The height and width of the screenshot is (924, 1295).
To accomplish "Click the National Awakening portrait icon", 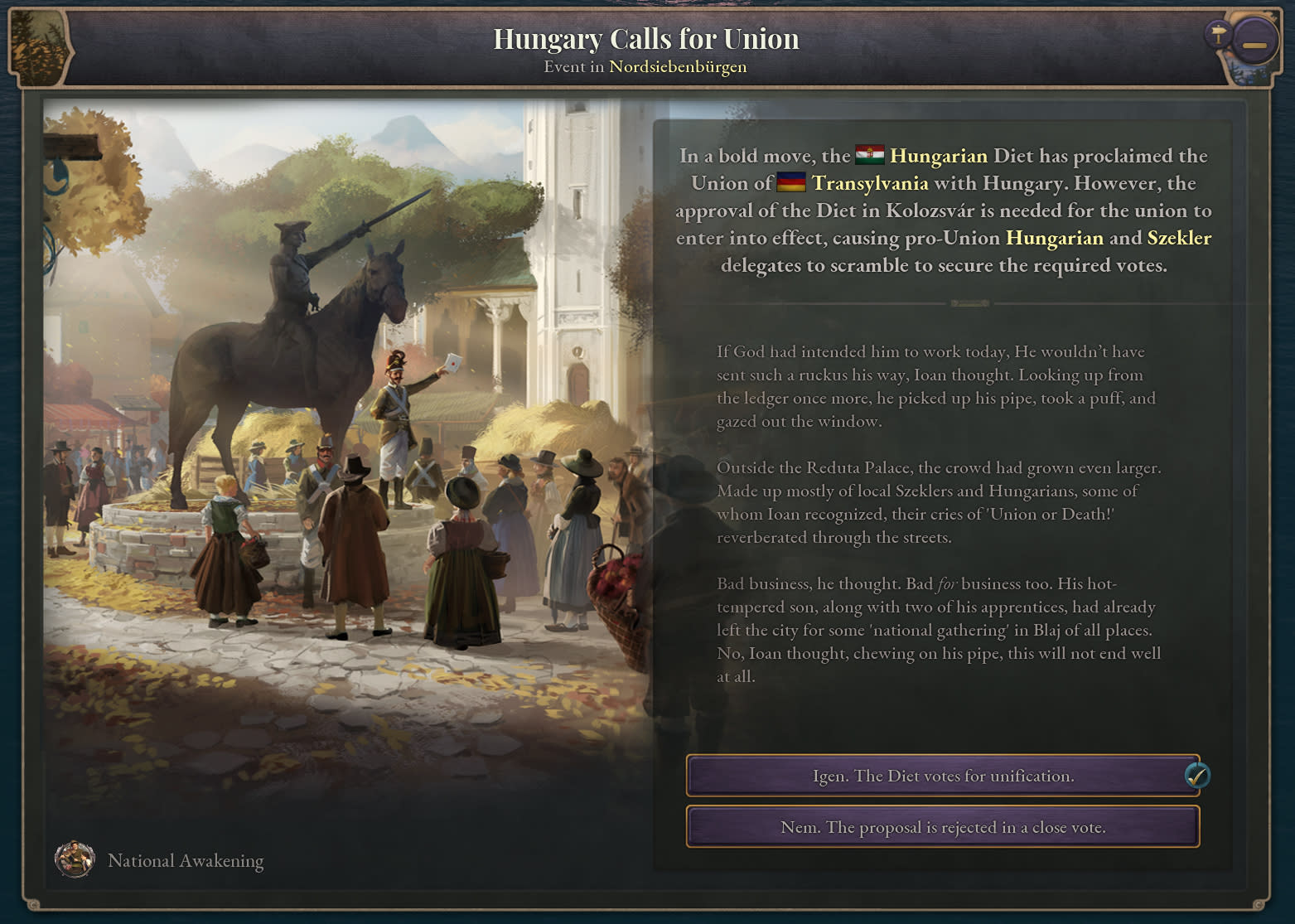I will tap(75, 859).
